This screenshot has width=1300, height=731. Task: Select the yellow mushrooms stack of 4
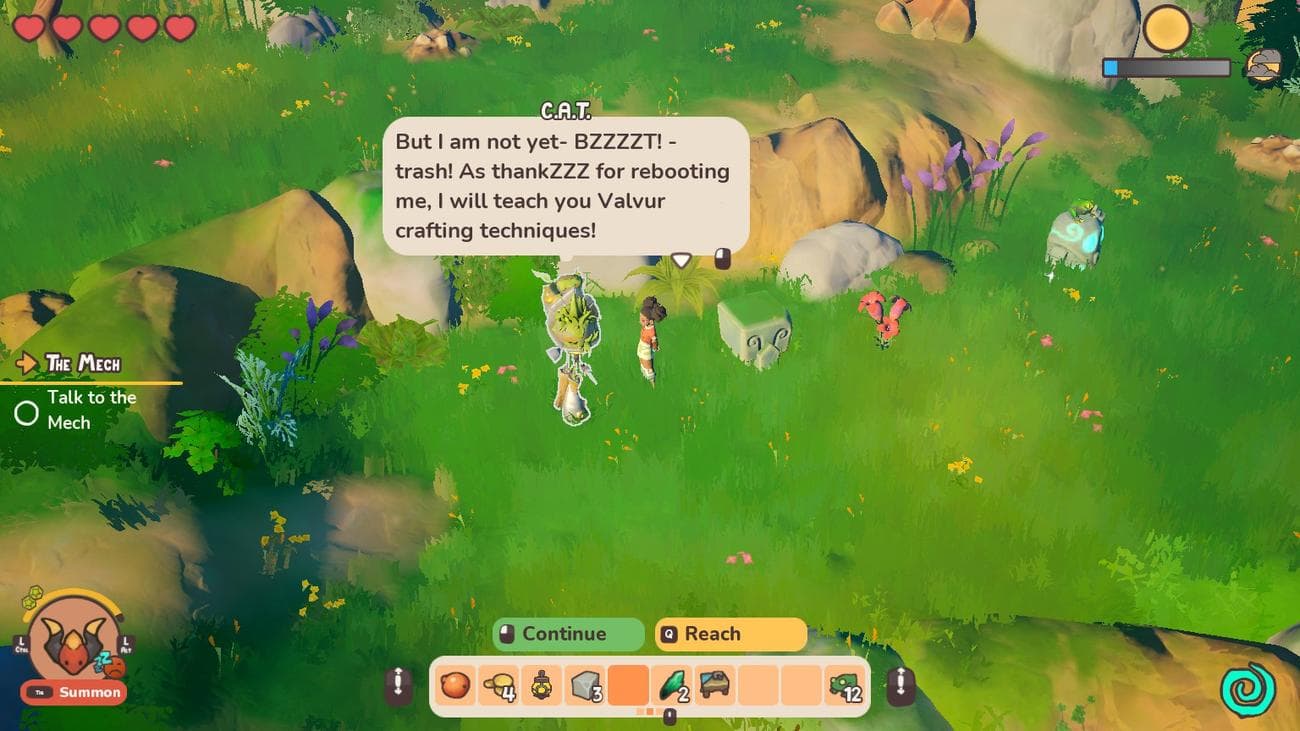tap(498, 686)
